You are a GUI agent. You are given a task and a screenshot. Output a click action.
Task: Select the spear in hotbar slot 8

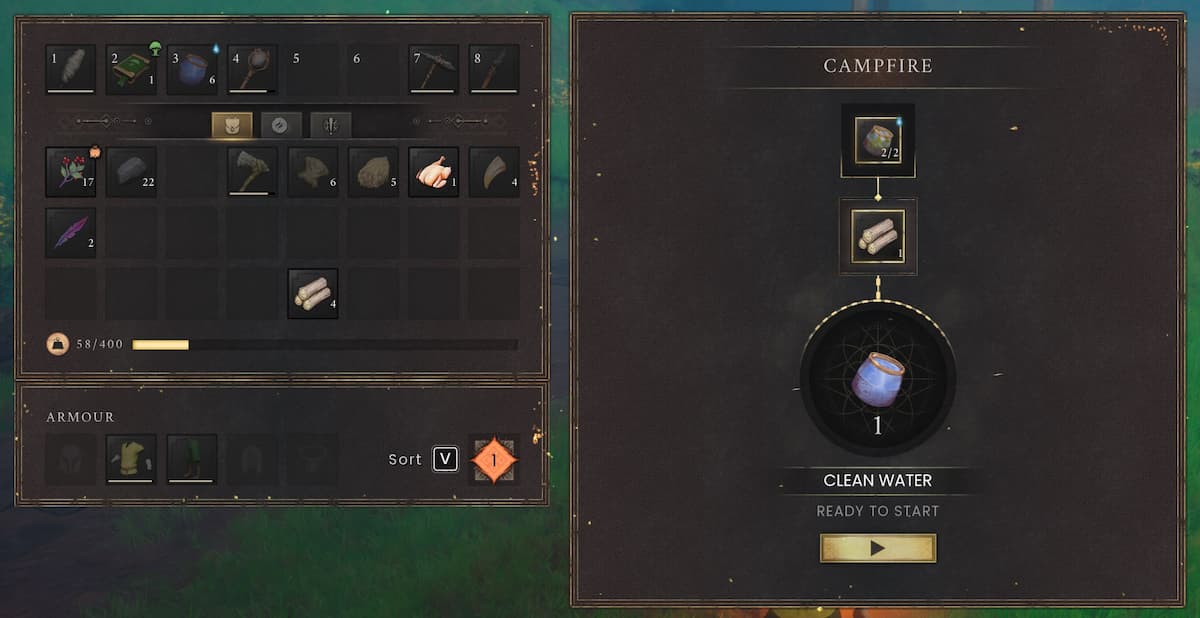point(494,69)
